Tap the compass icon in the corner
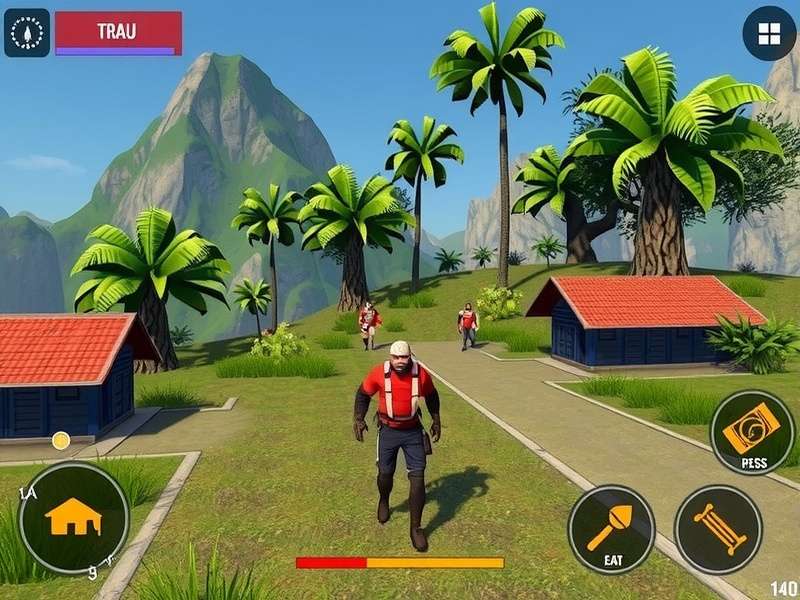 coord(27,33)
